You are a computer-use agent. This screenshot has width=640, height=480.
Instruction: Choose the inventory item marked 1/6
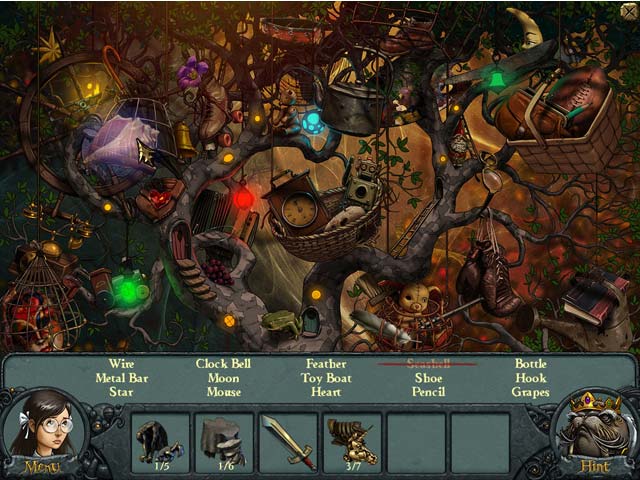224,441
